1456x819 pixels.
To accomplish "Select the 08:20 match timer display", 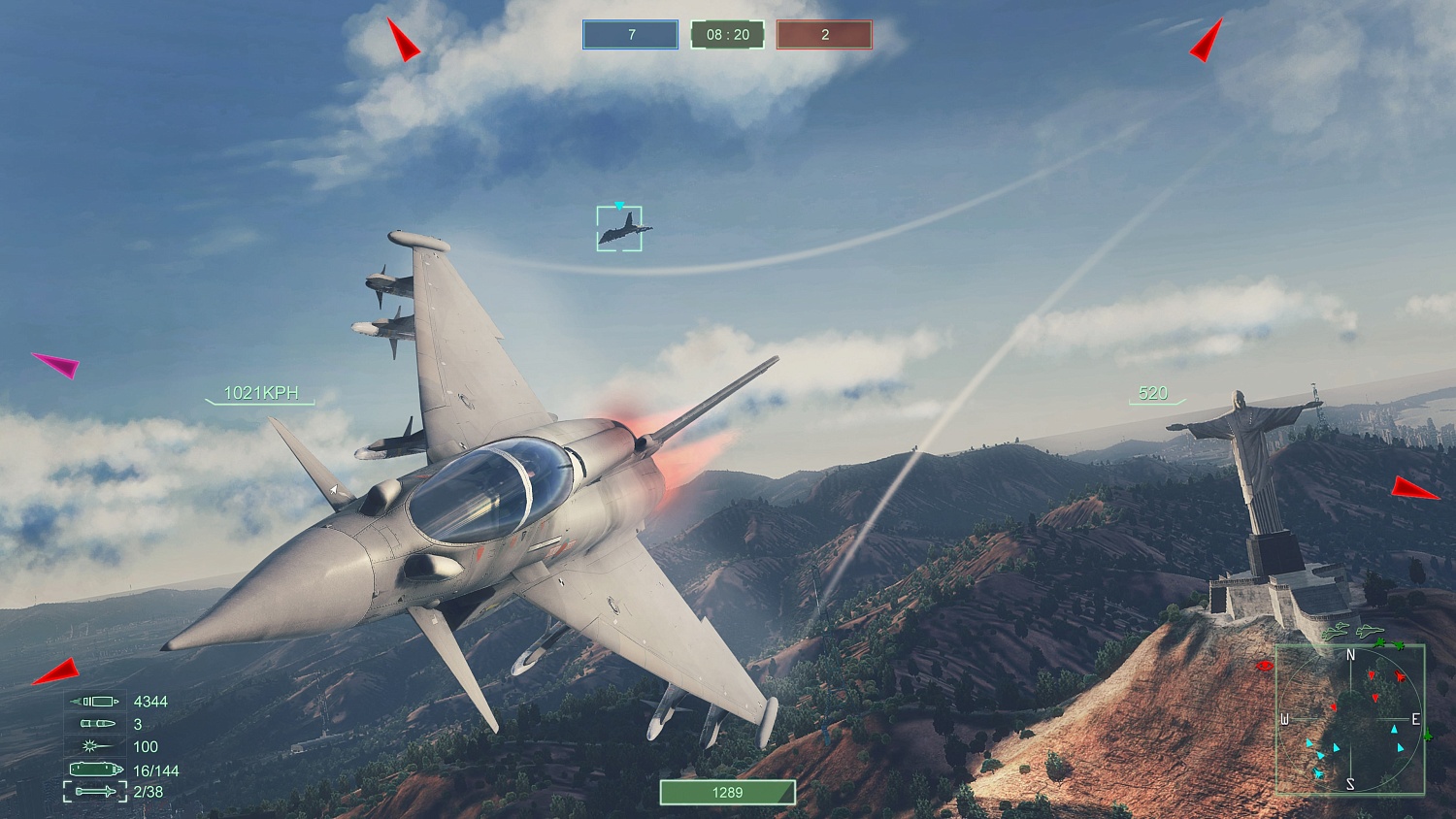I will tap(726, 34).
